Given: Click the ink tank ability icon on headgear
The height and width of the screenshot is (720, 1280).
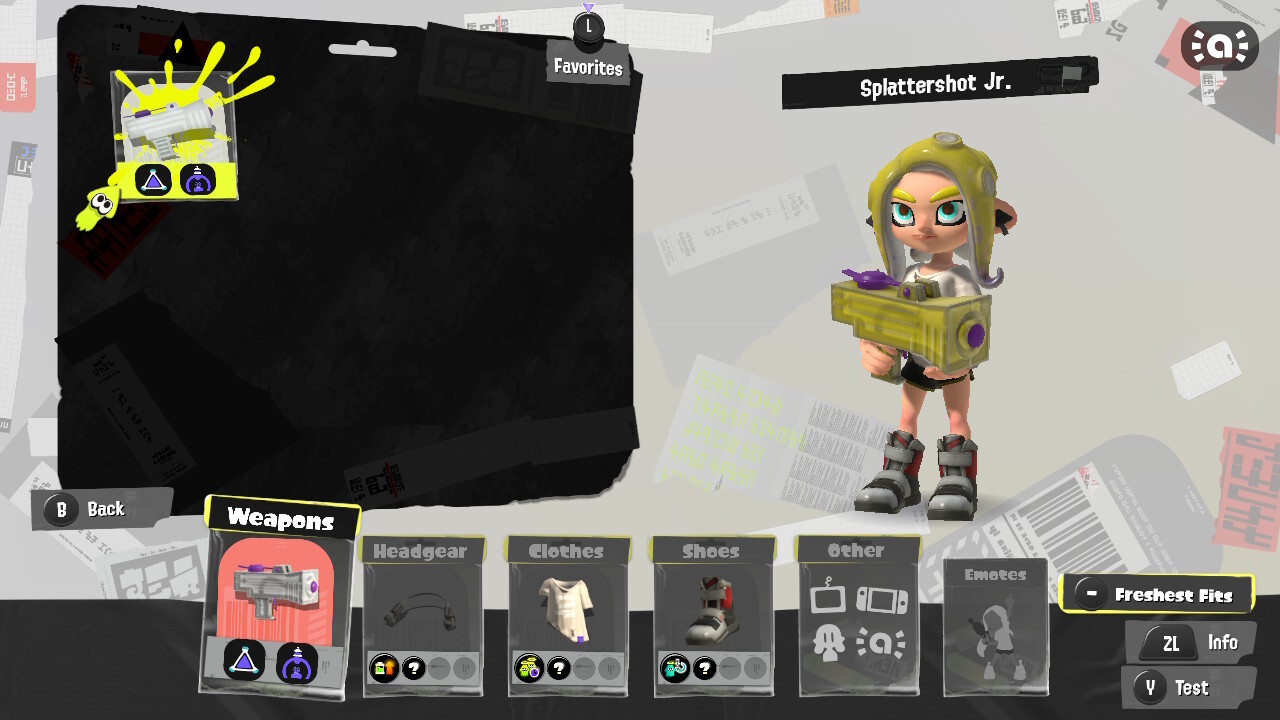Looking at the screenshot, I should tap(383, 668).
